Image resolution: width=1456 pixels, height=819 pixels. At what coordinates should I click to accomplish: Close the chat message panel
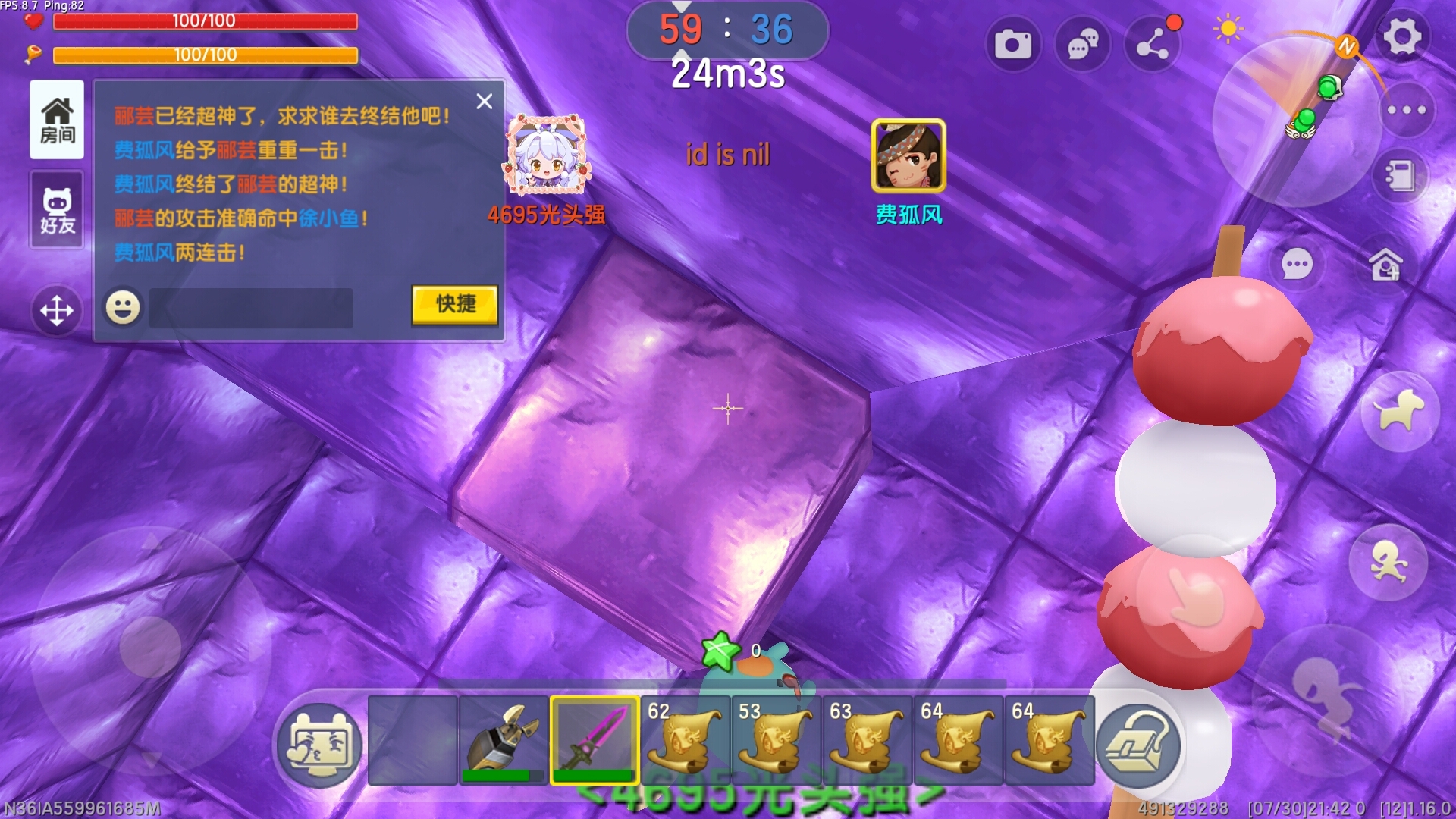[485, 102]
